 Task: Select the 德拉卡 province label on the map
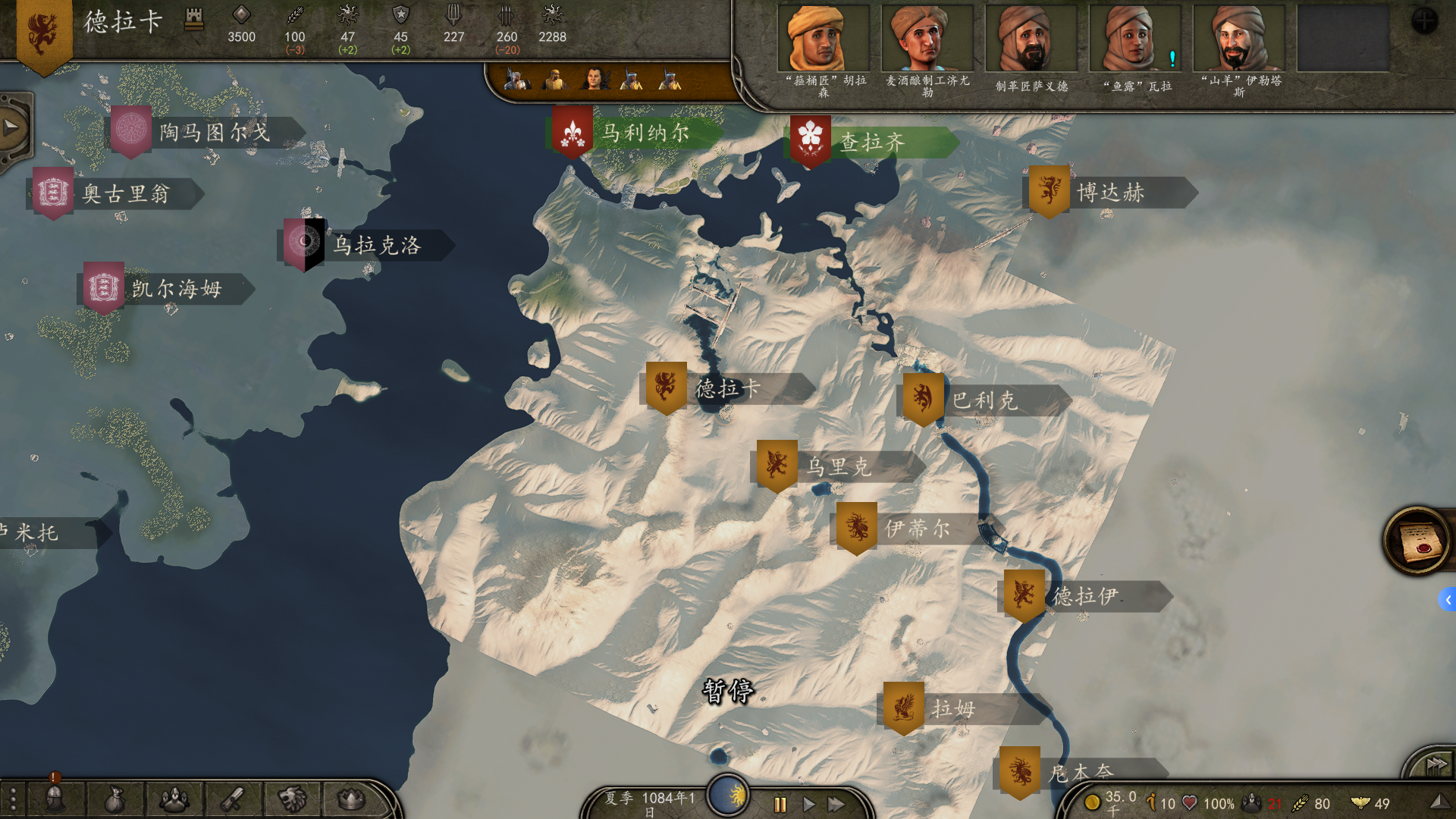click(726, 389)
